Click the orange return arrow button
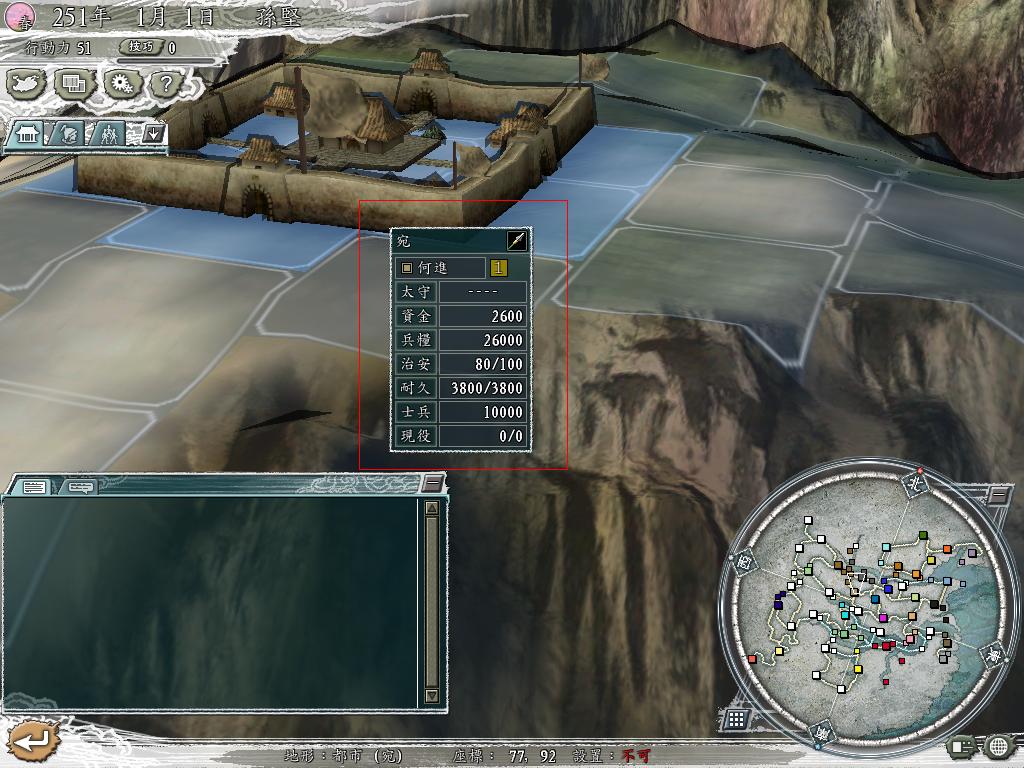Viewport: 1024px width, 768px height. tap(33, 741)
